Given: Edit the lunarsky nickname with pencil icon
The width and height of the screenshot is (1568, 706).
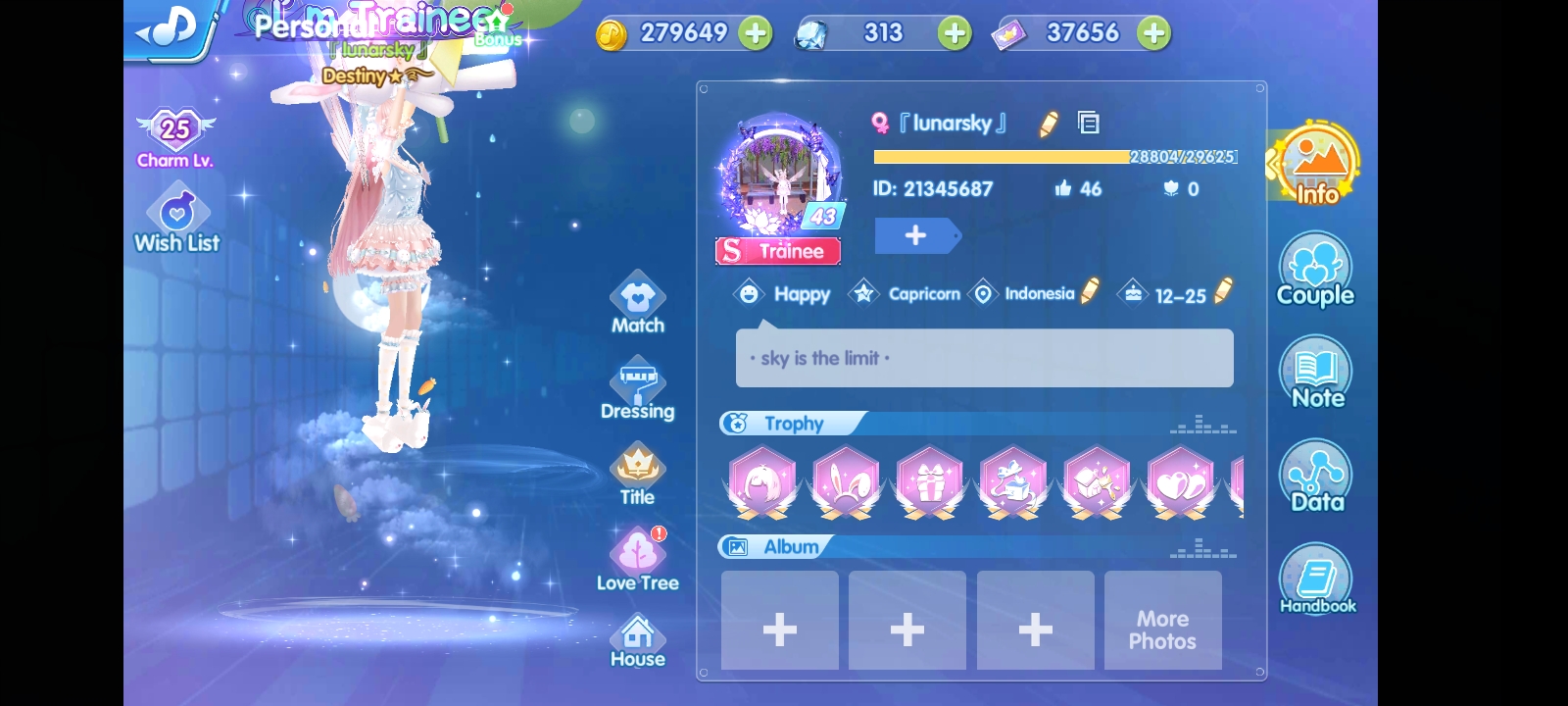Looking at the screenshot, I should tap(1049, 124).
